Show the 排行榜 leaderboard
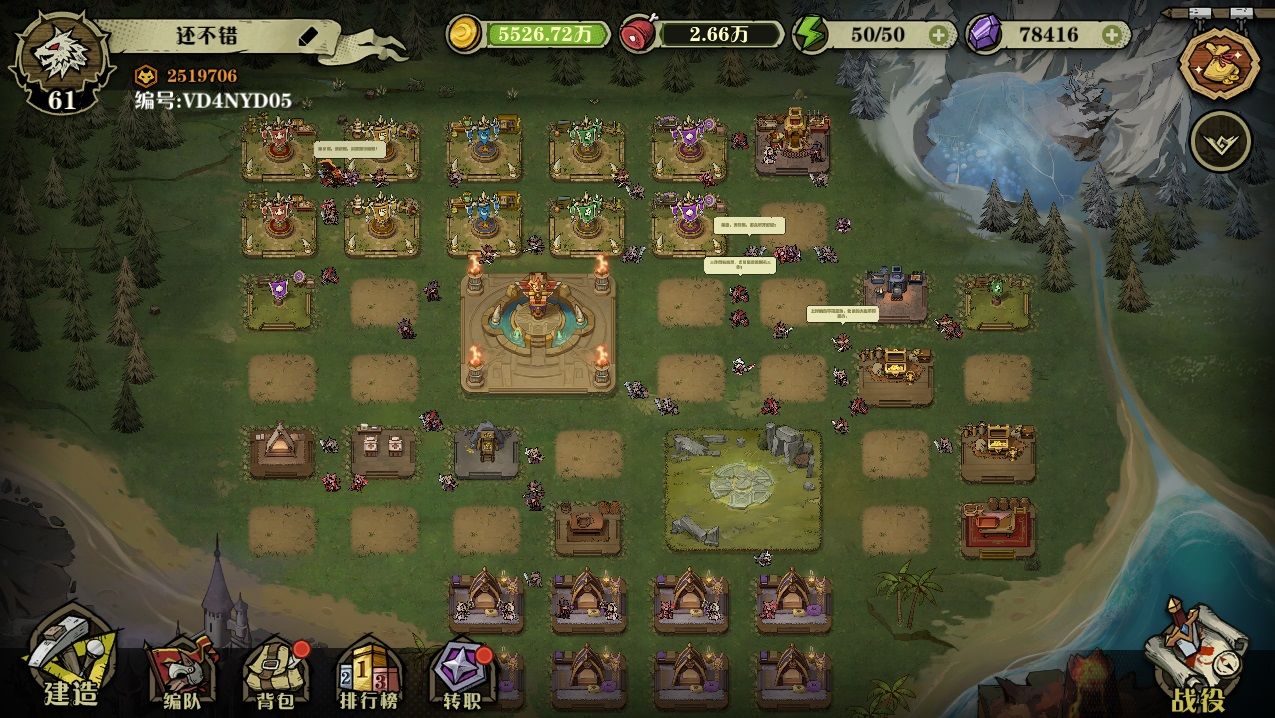This screenshot has width=1275, height=718. (366, 673)
